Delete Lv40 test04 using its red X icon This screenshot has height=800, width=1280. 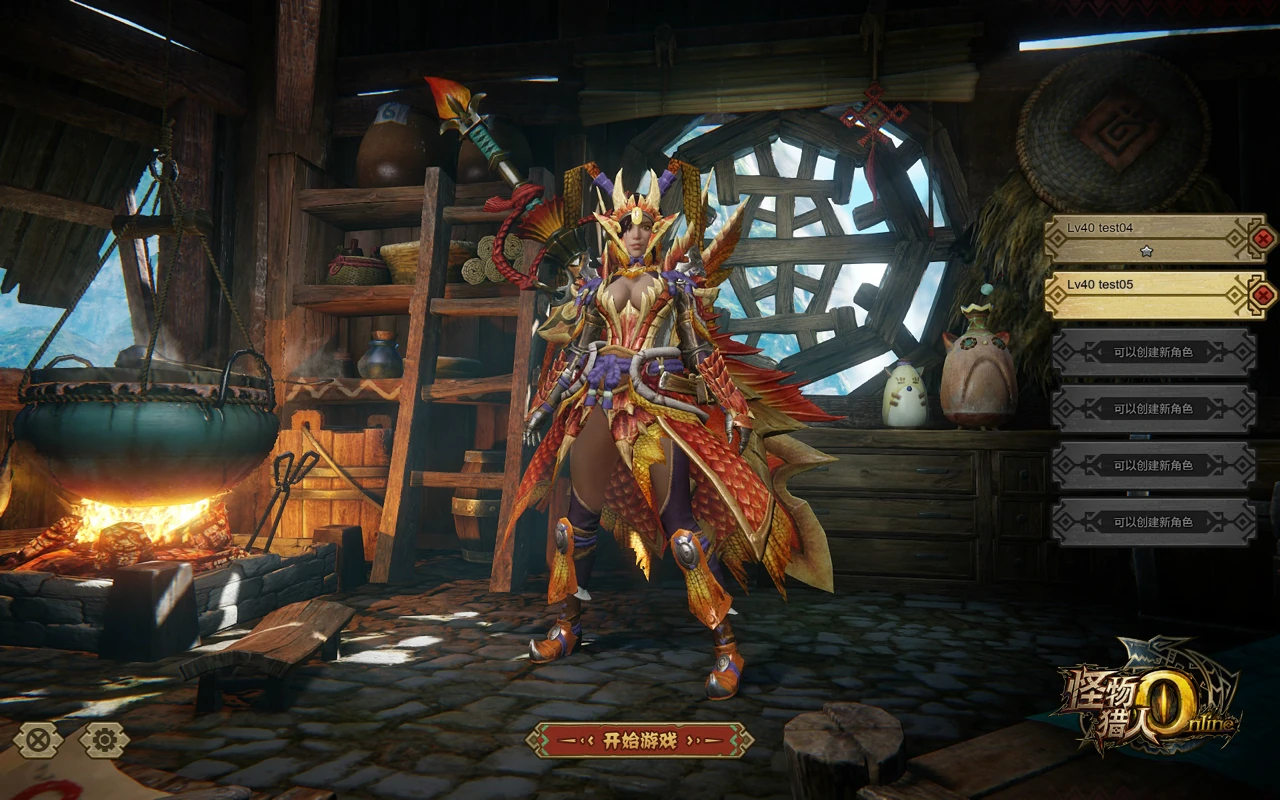pyautogui.click(x=1263, y=238)
